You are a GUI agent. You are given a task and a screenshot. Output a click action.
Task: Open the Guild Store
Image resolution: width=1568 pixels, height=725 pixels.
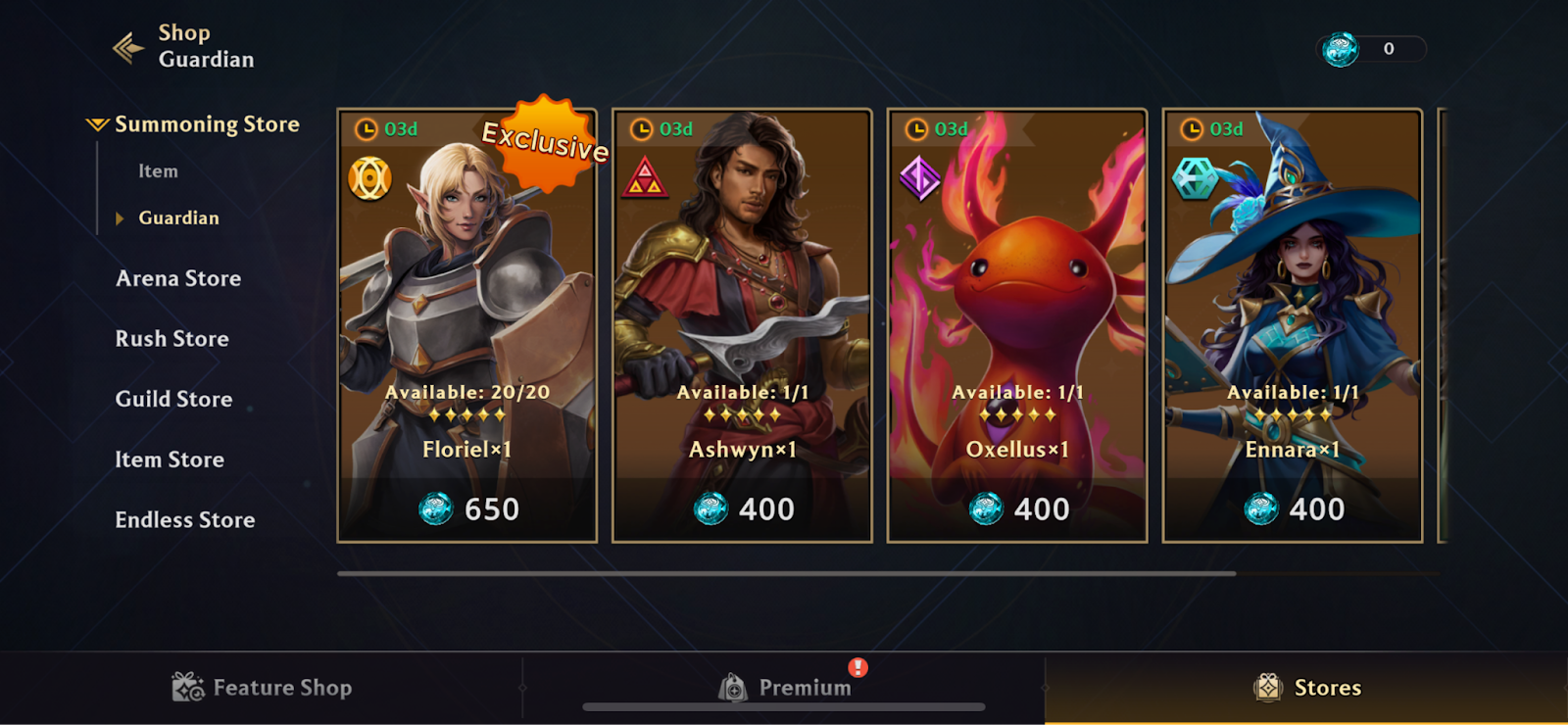174,400
